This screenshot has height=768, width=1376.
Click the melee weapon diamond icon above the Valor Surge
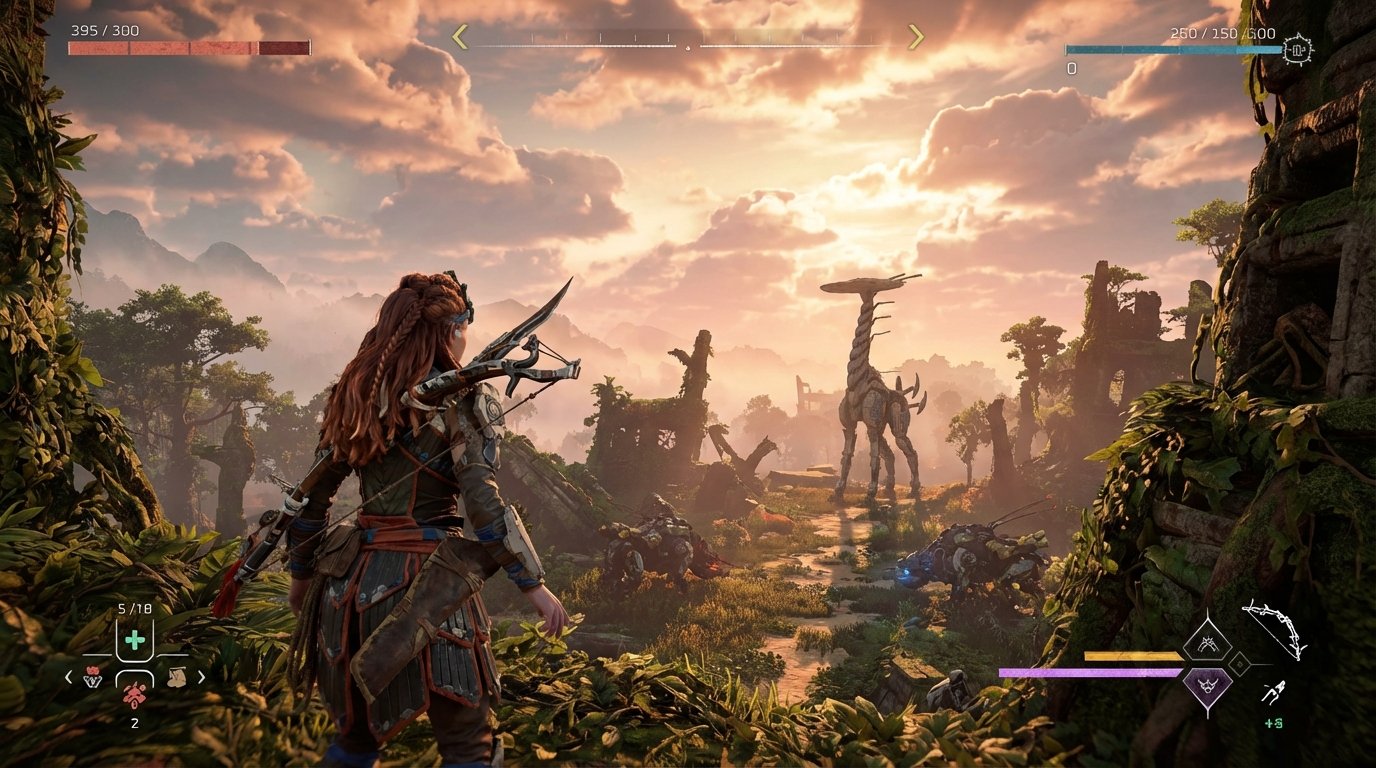[x=1209, y=642]
